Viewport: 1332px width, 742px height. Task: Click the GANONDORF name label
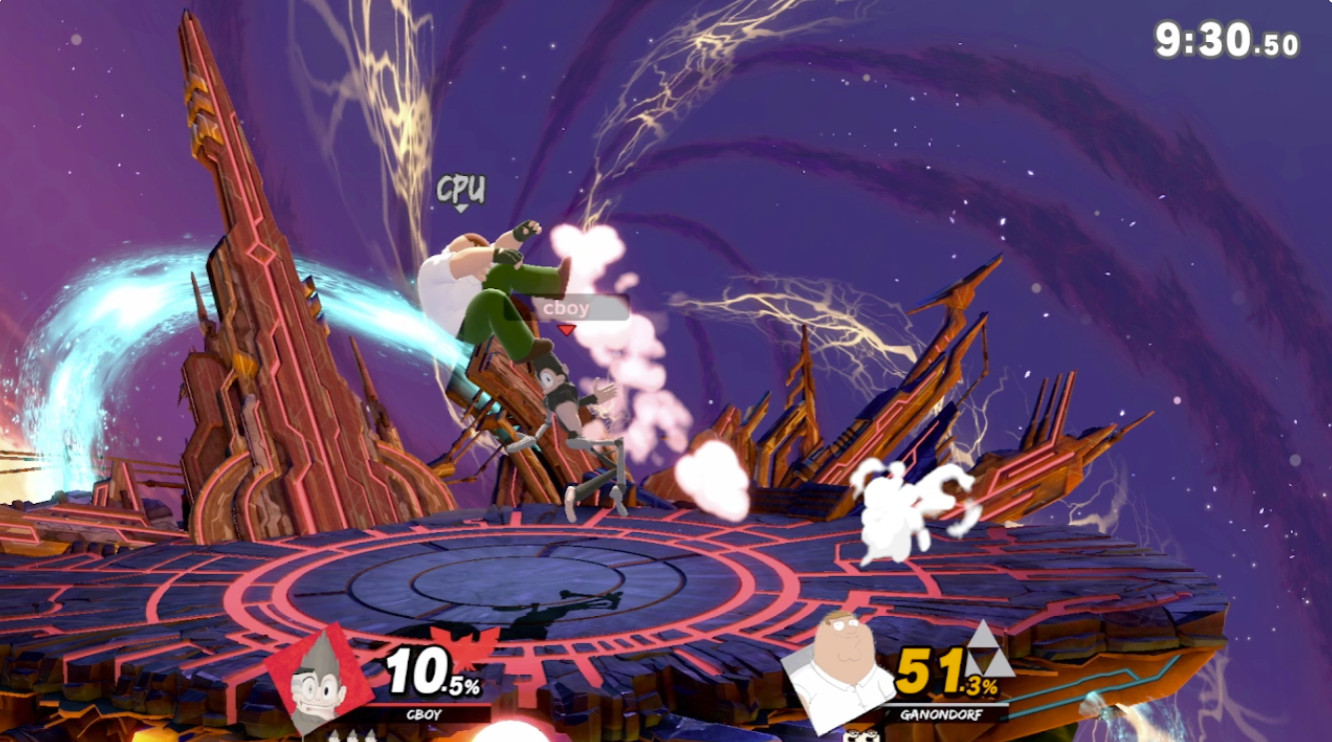pyautogui.click(x=940, y=715)
